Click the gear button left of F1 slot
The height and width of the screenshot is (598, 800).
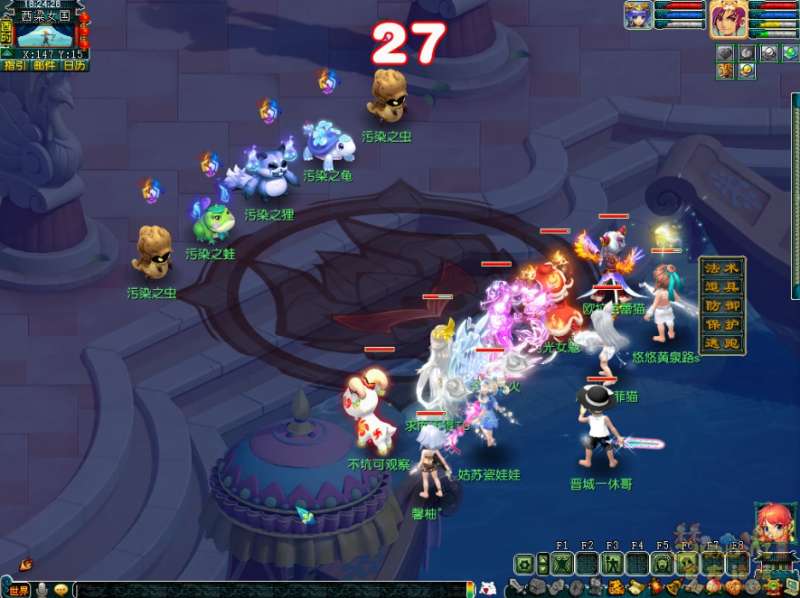click(x=523, y=564)
